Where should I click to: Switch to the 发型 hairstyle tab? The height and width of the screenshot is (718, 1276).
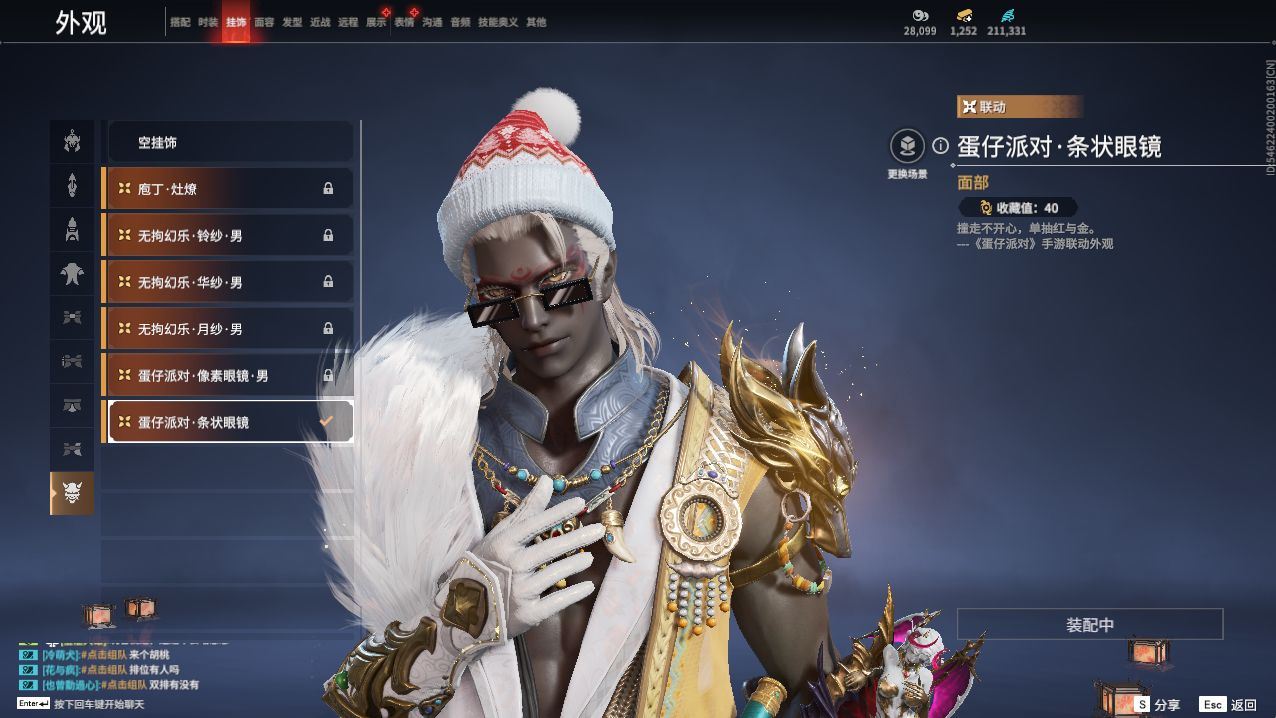[x=292, y=22]
